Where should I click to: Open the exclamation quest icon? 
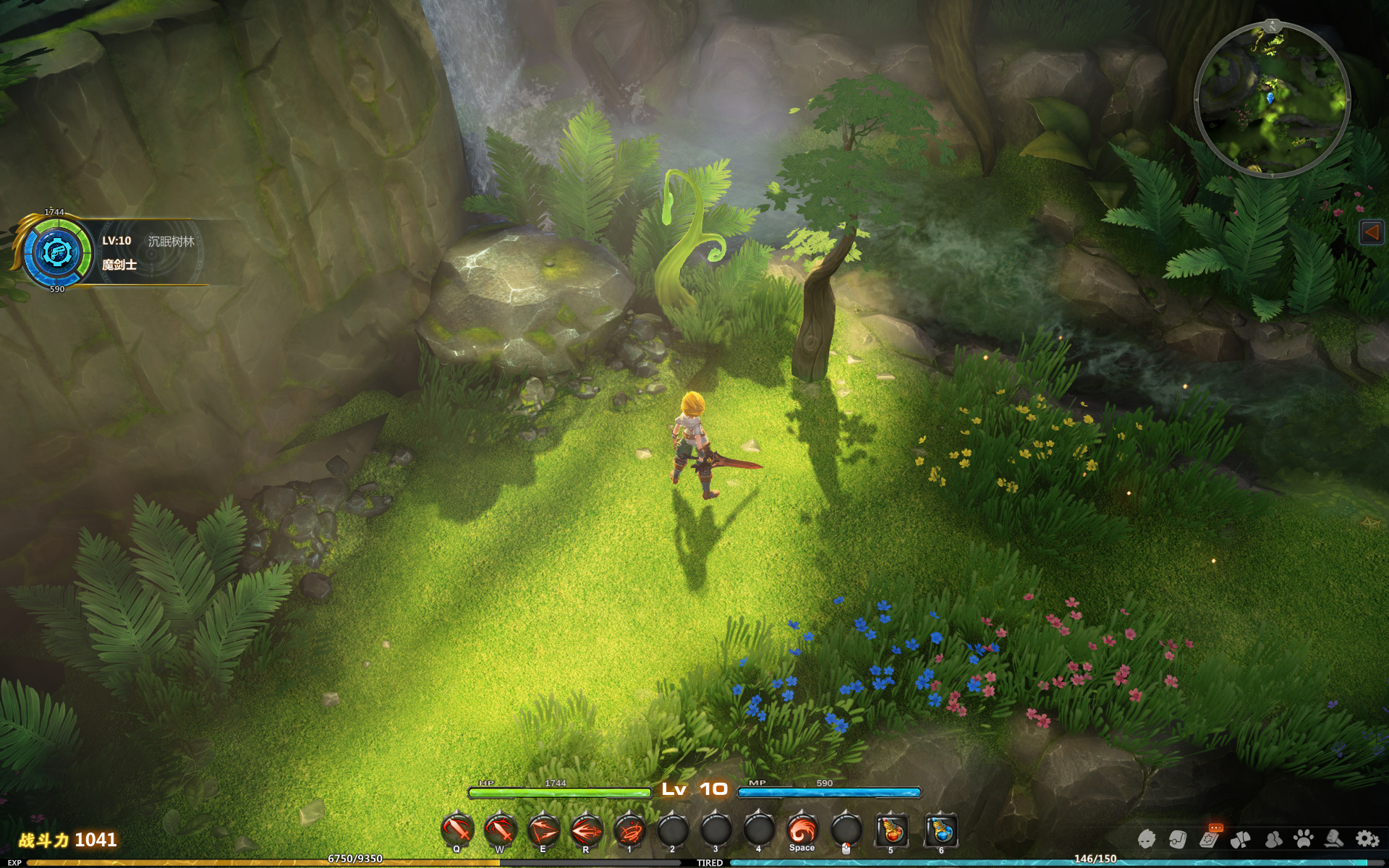pos(1241,839)
